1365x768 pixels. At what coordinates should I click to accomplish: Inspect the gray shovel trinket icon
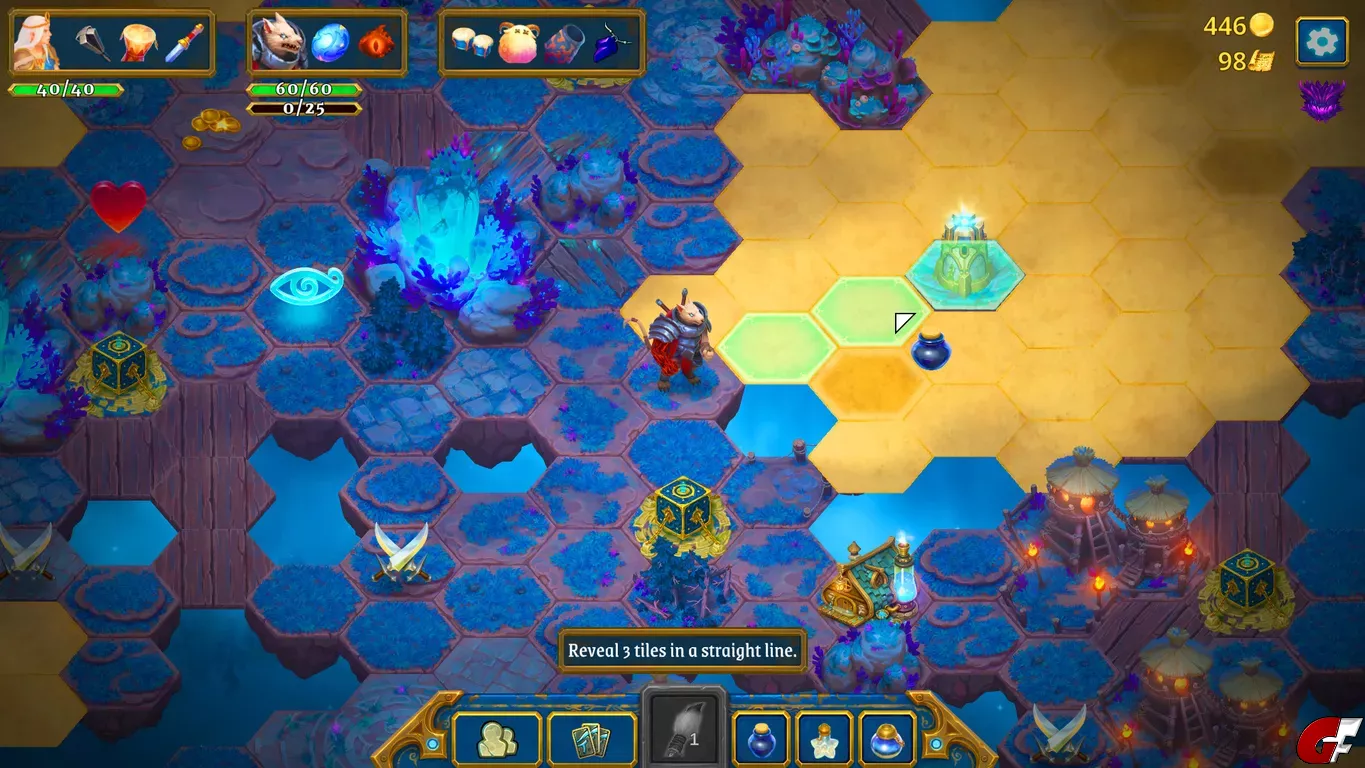92,43
